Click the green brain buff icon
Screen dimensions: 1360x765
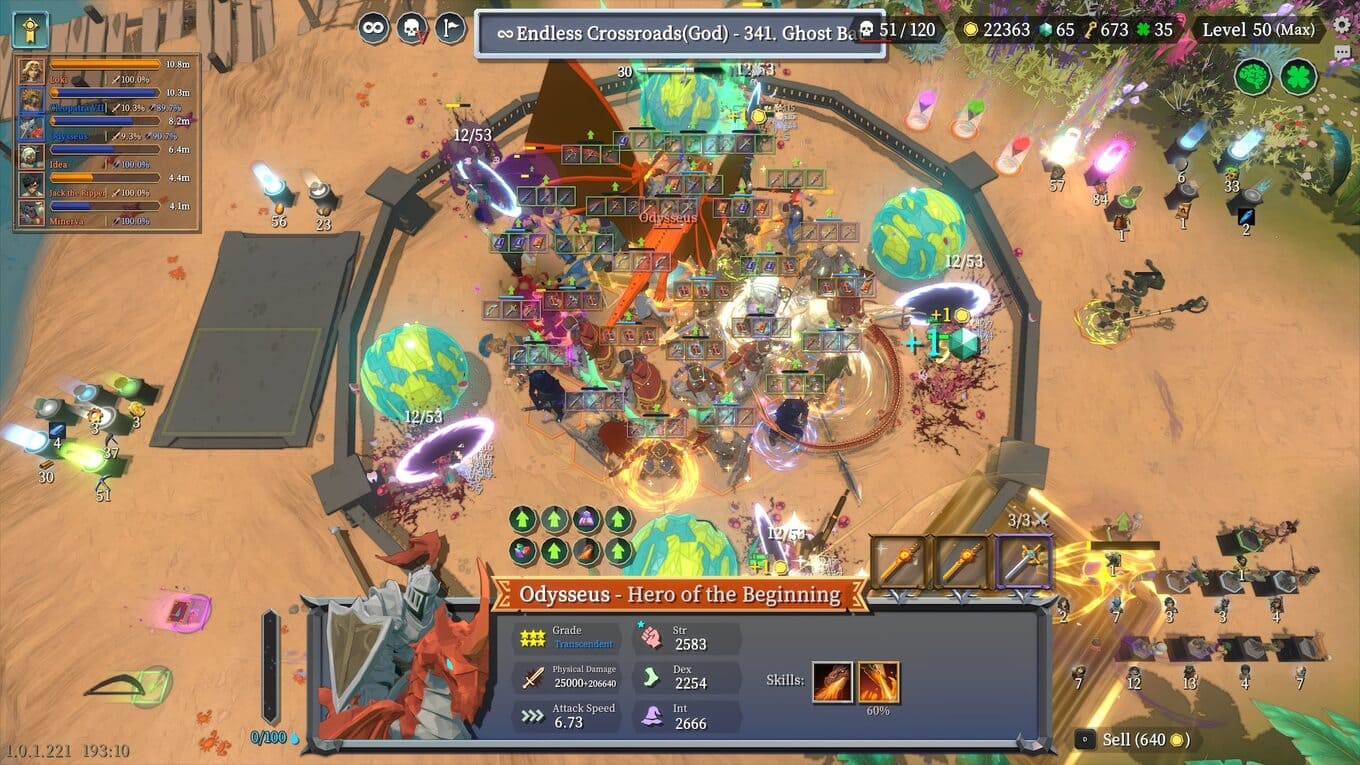click(1252, 77)
